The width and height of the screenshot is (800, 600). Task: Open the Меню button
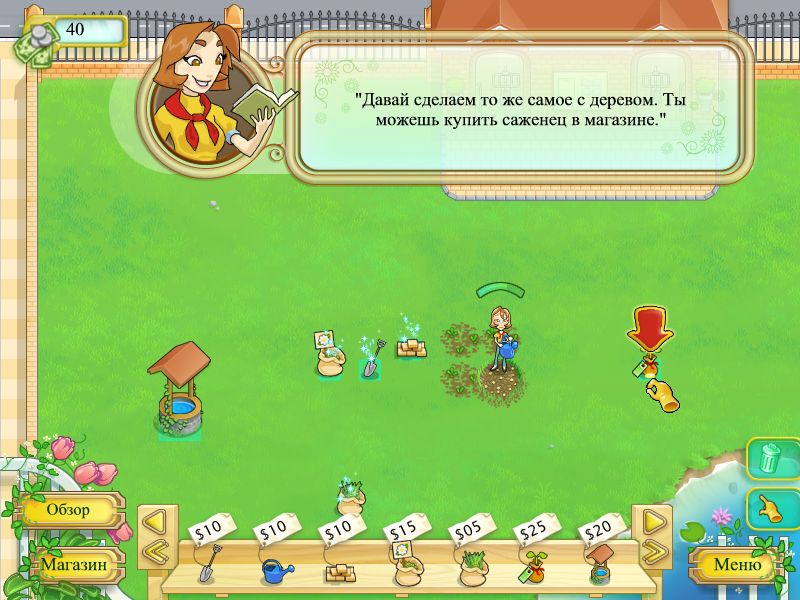point(735,565)
